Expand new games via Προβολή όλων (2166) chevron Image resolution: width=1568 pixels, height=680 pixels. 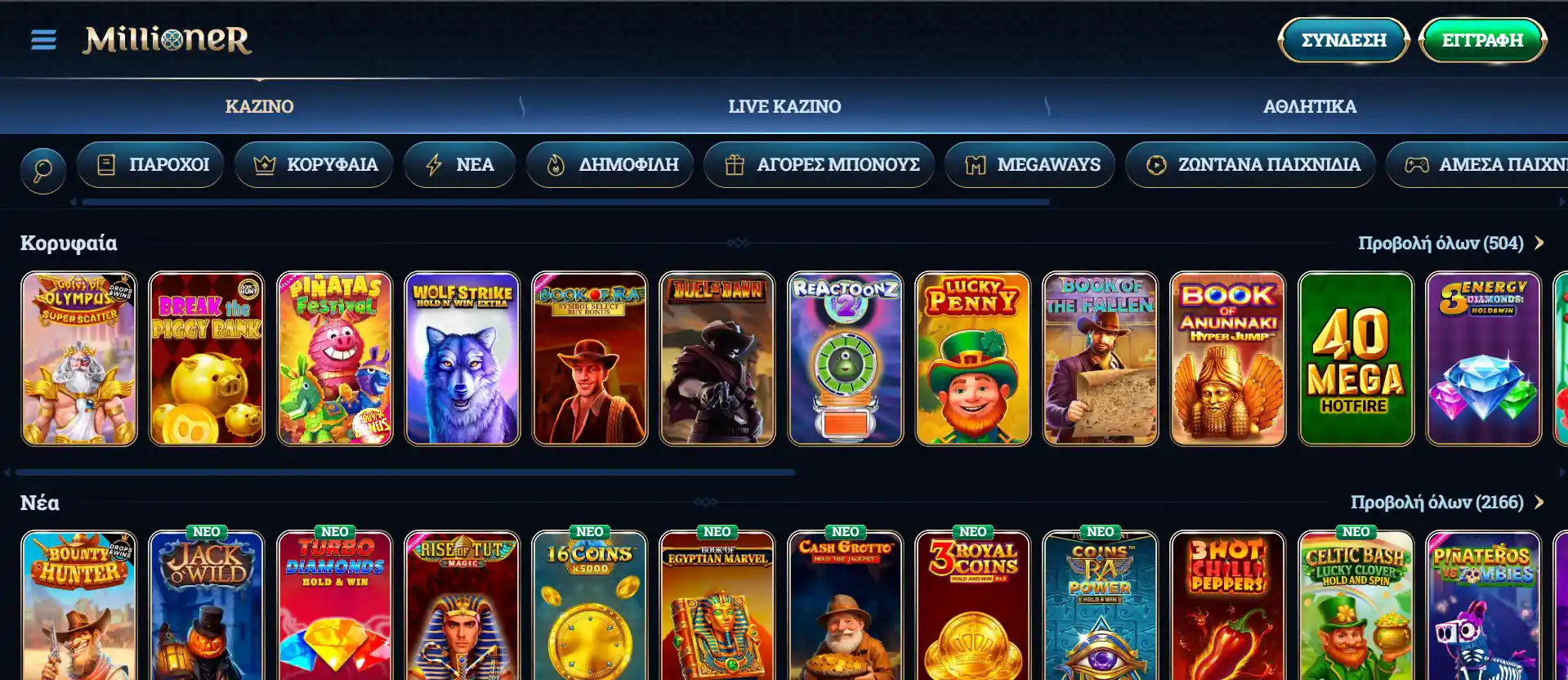tap(1539, 503)
